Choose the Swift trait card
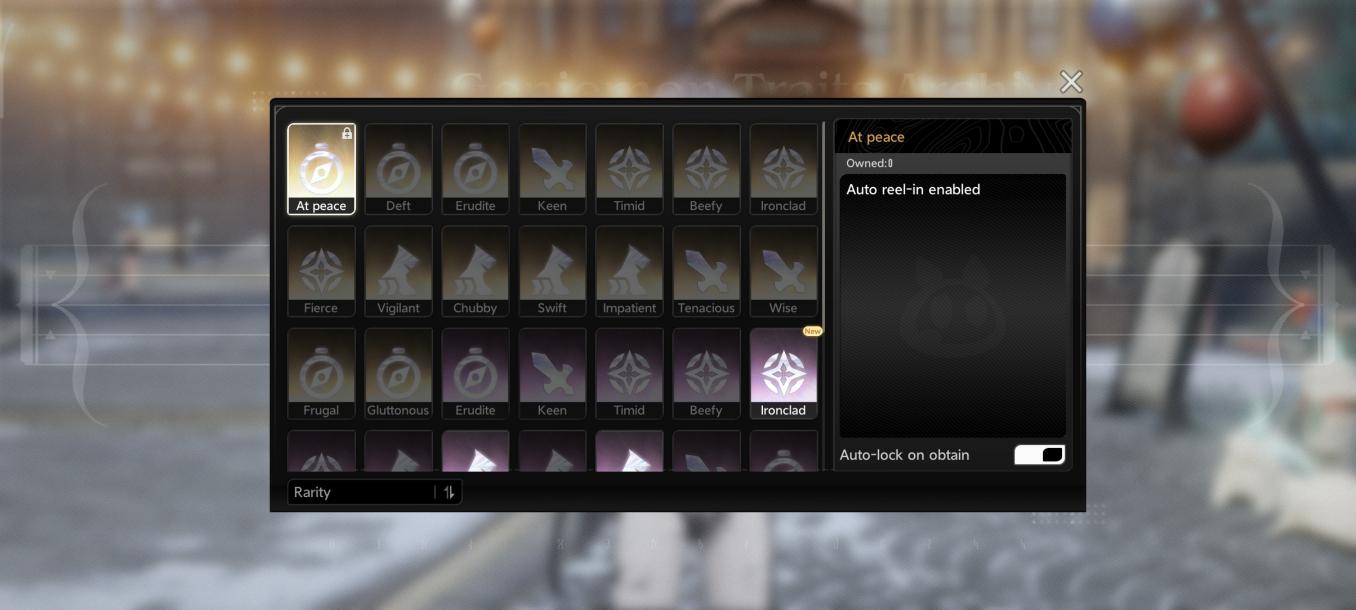The height and width of the screenshot is (610, 1356). pos(552,270)
